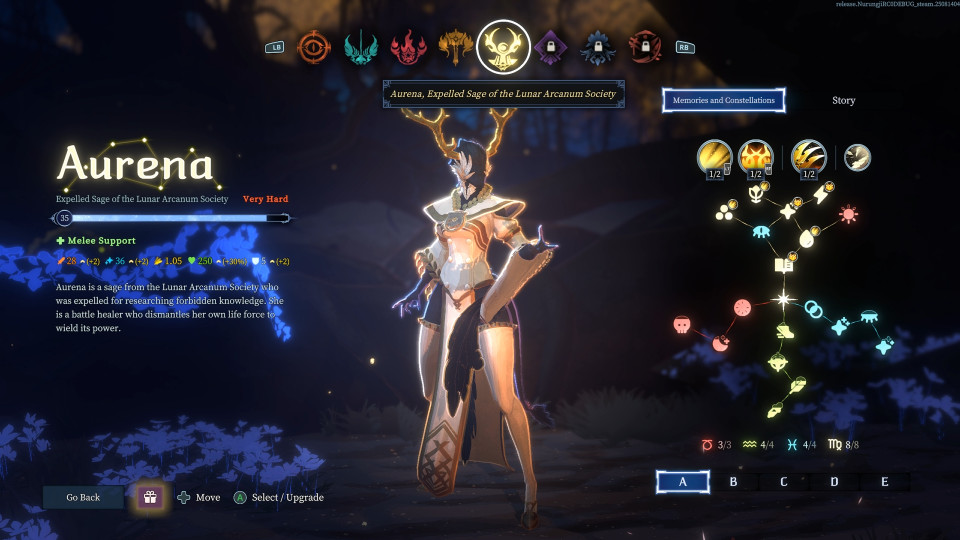Go back to the previous screen
Image resolution: width=960 pixels, height=540 pixels.
[83, 497]
